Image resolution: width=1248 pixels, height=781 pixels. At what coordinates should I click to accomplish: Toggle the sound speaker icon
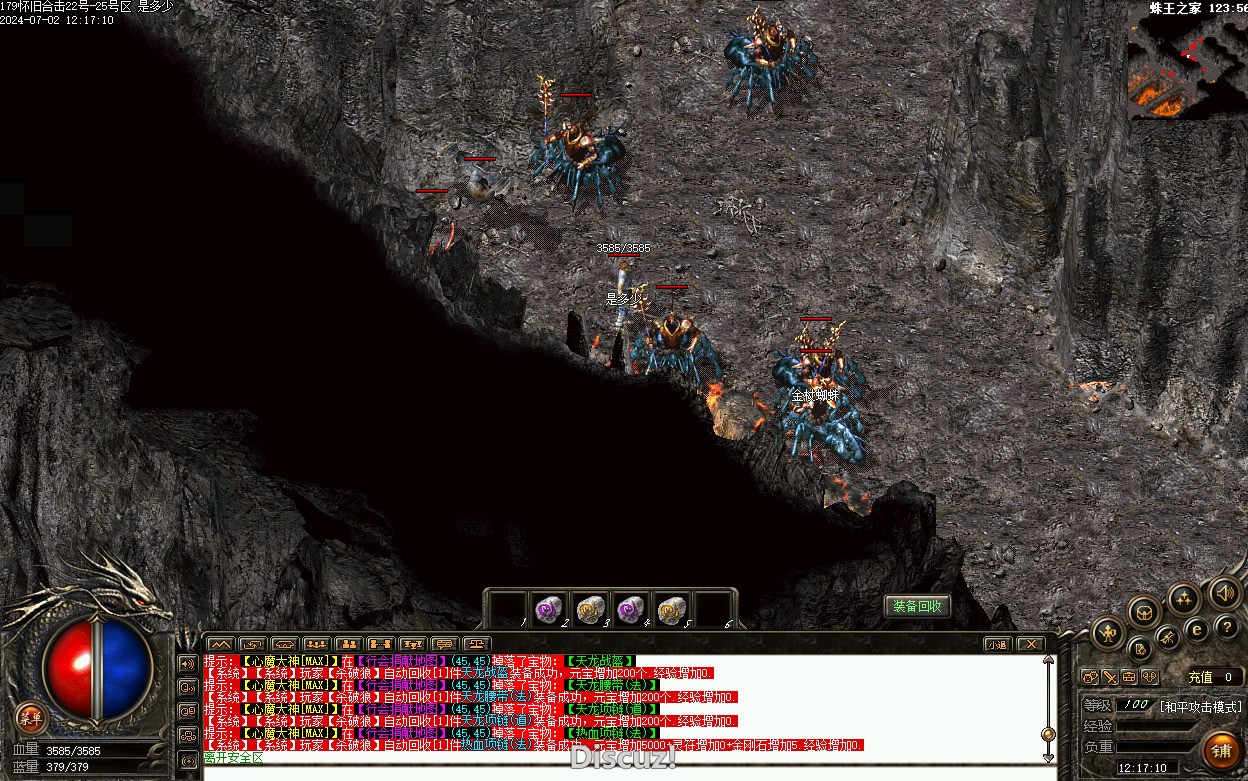(1224, 592)
